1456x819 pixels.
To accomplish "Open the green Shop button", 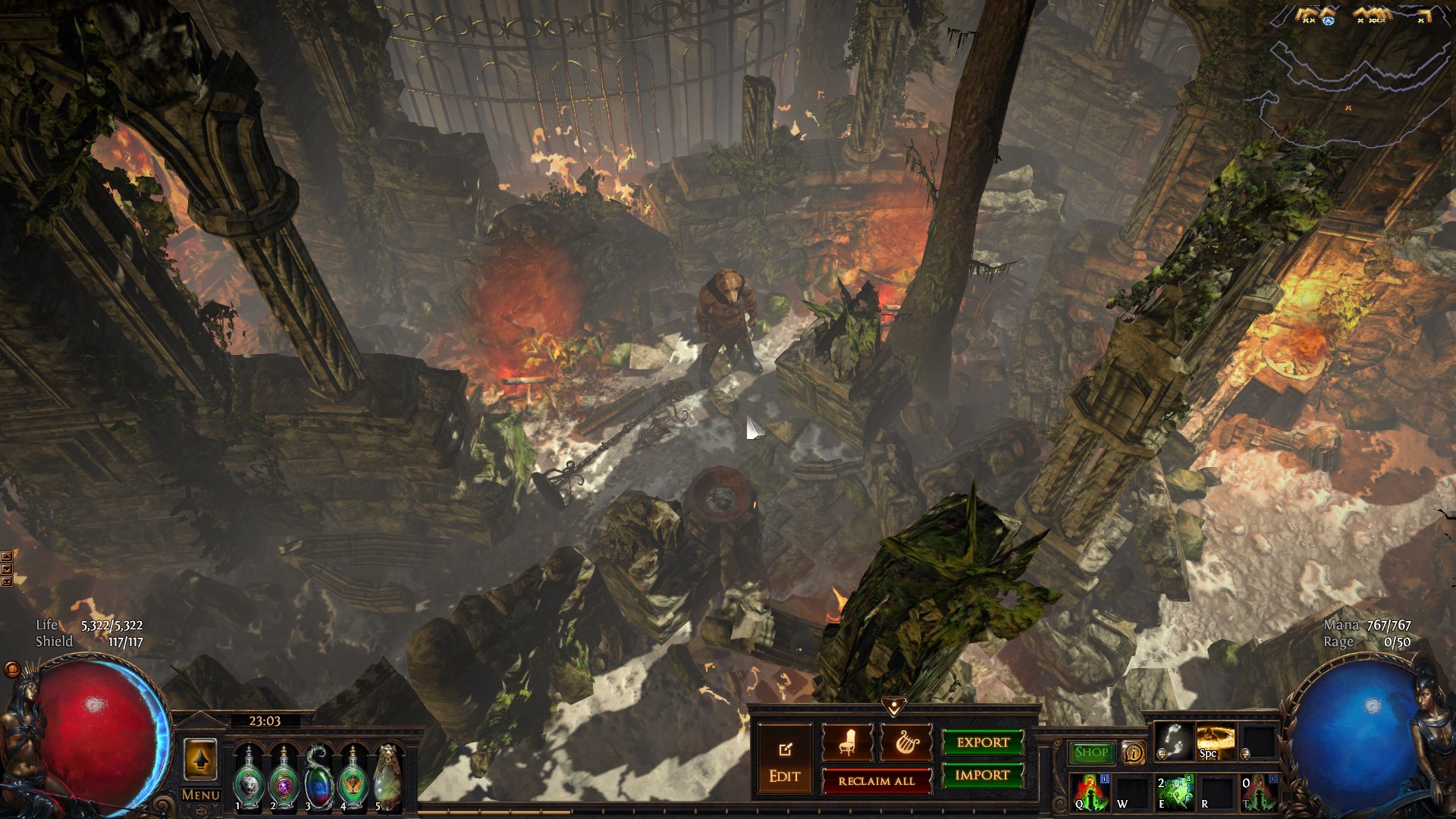I will click(x=1091, y=752).
